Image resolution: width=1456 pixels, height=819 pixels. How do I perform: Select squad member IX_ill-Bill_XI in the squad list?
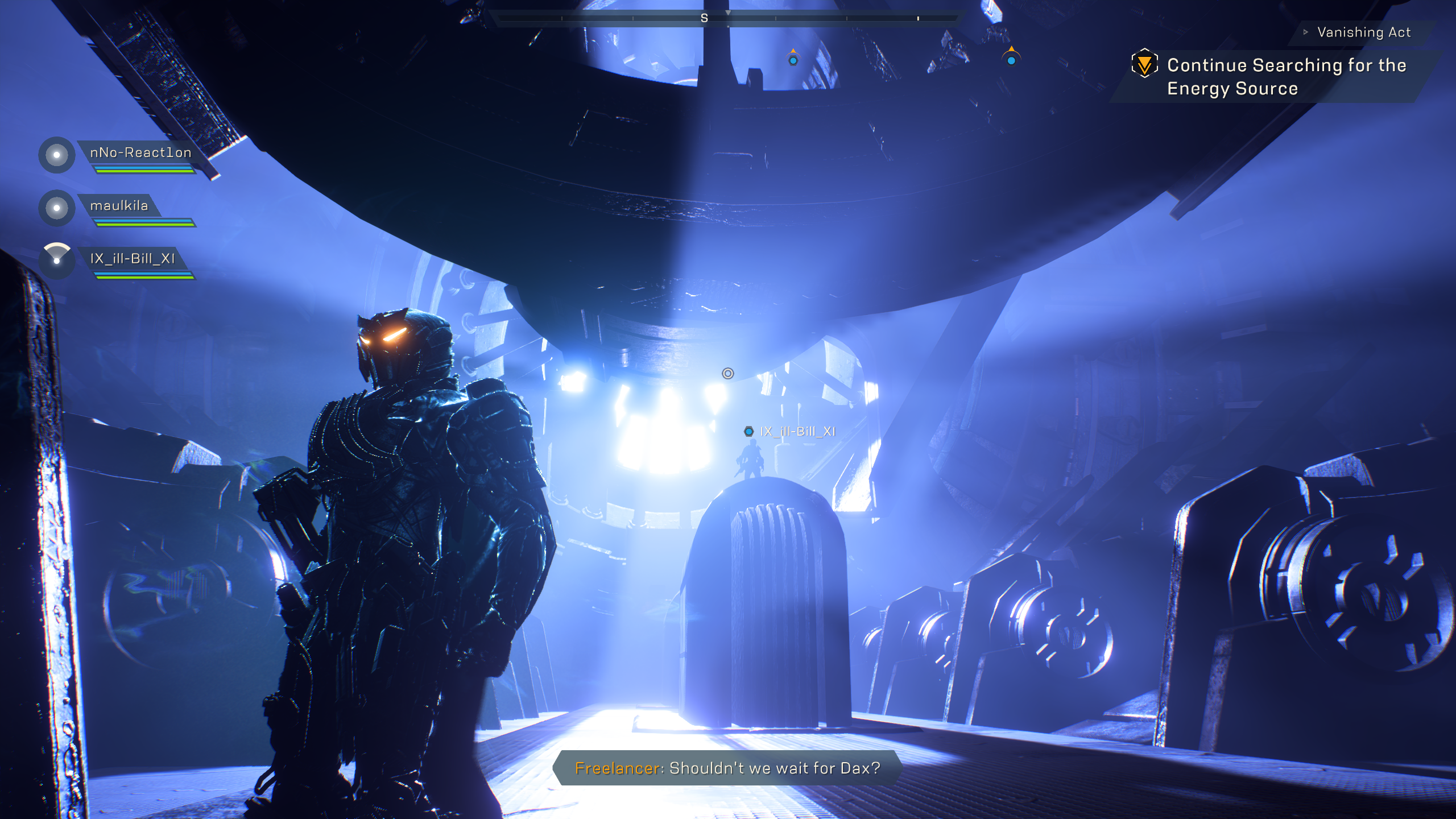132,259
